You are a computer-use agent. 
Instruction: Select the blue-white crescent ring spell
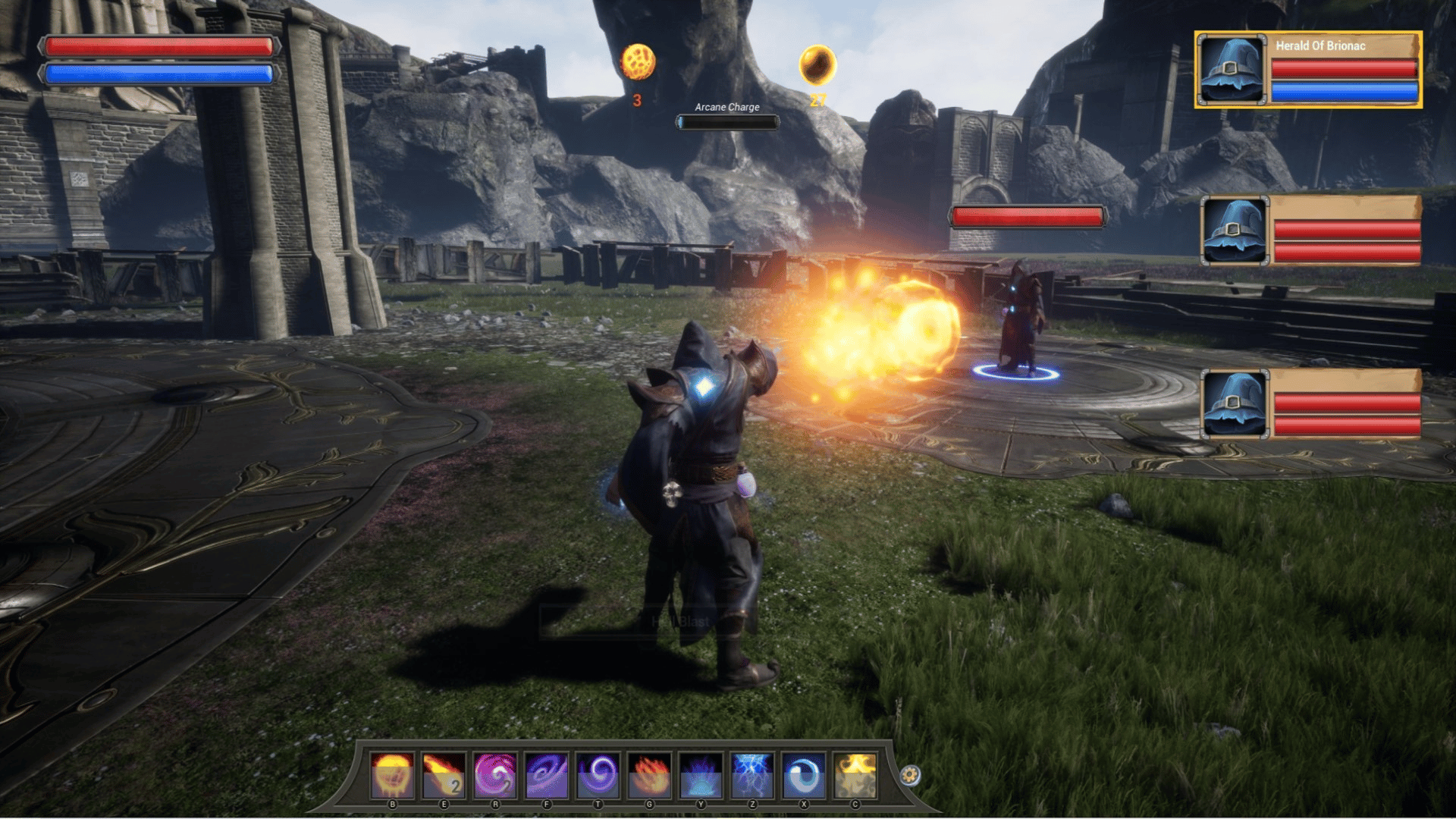(x=804, y=775)
